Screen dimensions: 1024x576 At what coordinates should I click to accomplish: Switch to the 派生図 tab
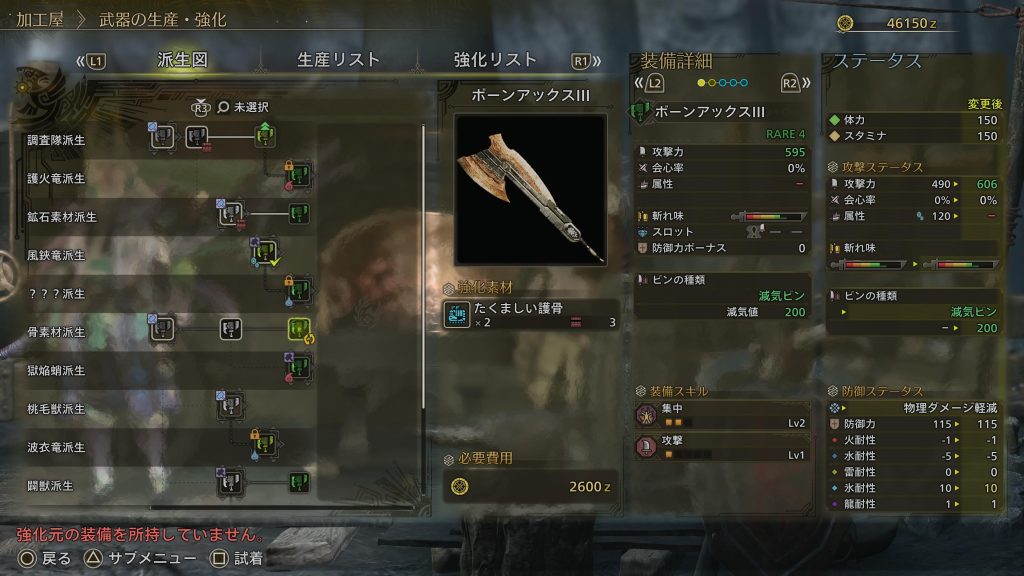[182, 60]
